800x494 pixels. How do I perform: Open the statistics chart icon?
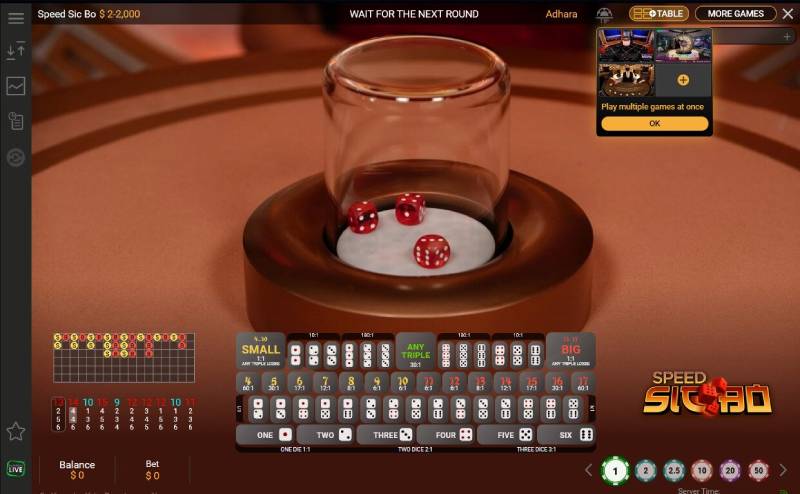16,86
